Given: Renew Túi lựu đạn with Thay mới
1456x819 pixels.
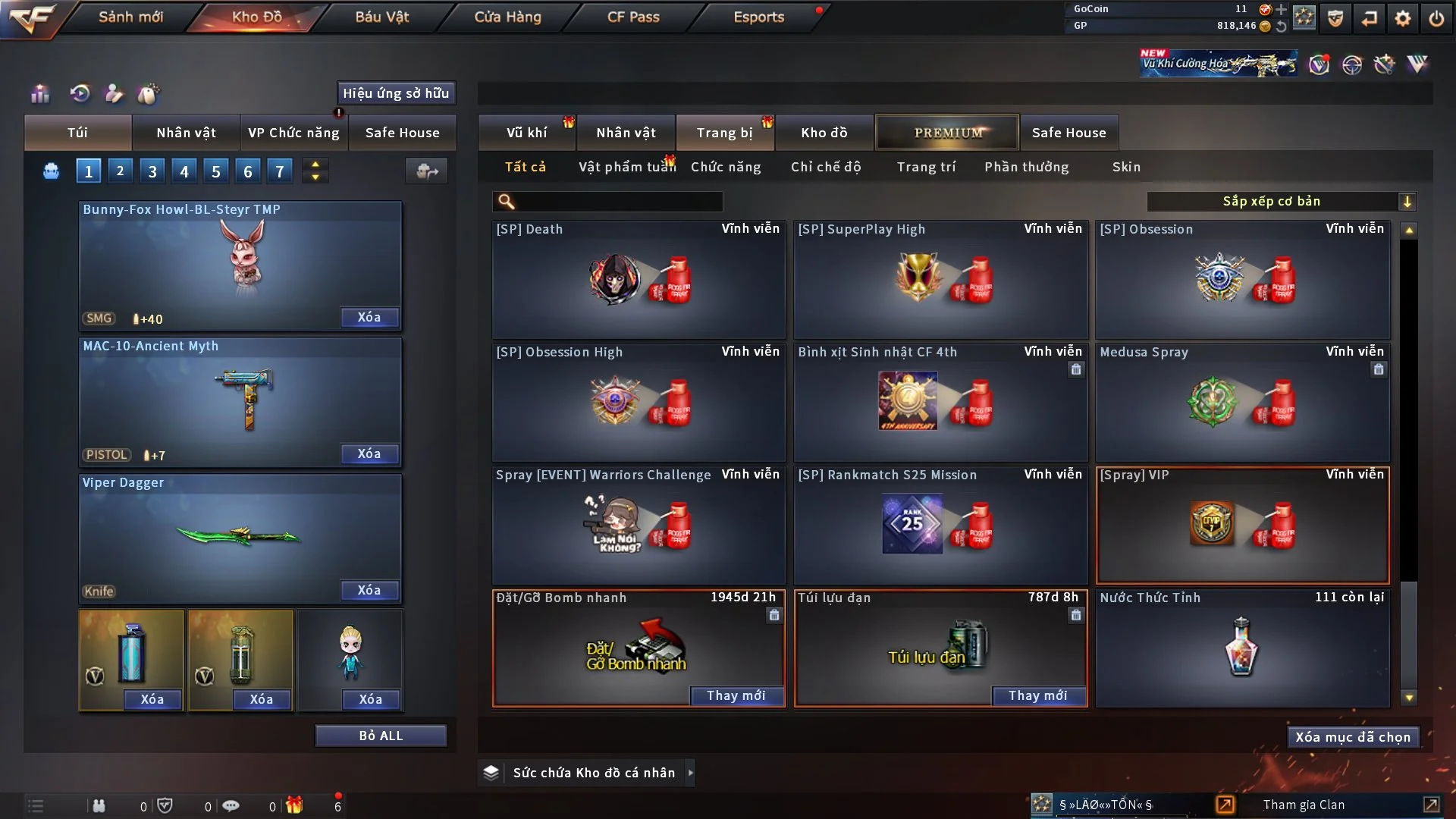Looking at the screenshot, I should [1037, 695].
